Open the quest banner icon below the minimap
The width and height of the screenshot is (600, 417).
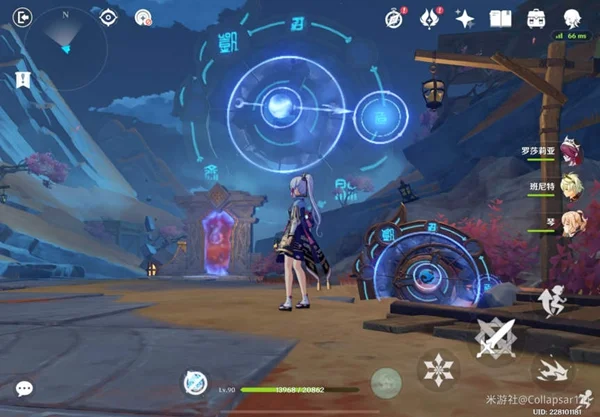[x=21, y=78]
